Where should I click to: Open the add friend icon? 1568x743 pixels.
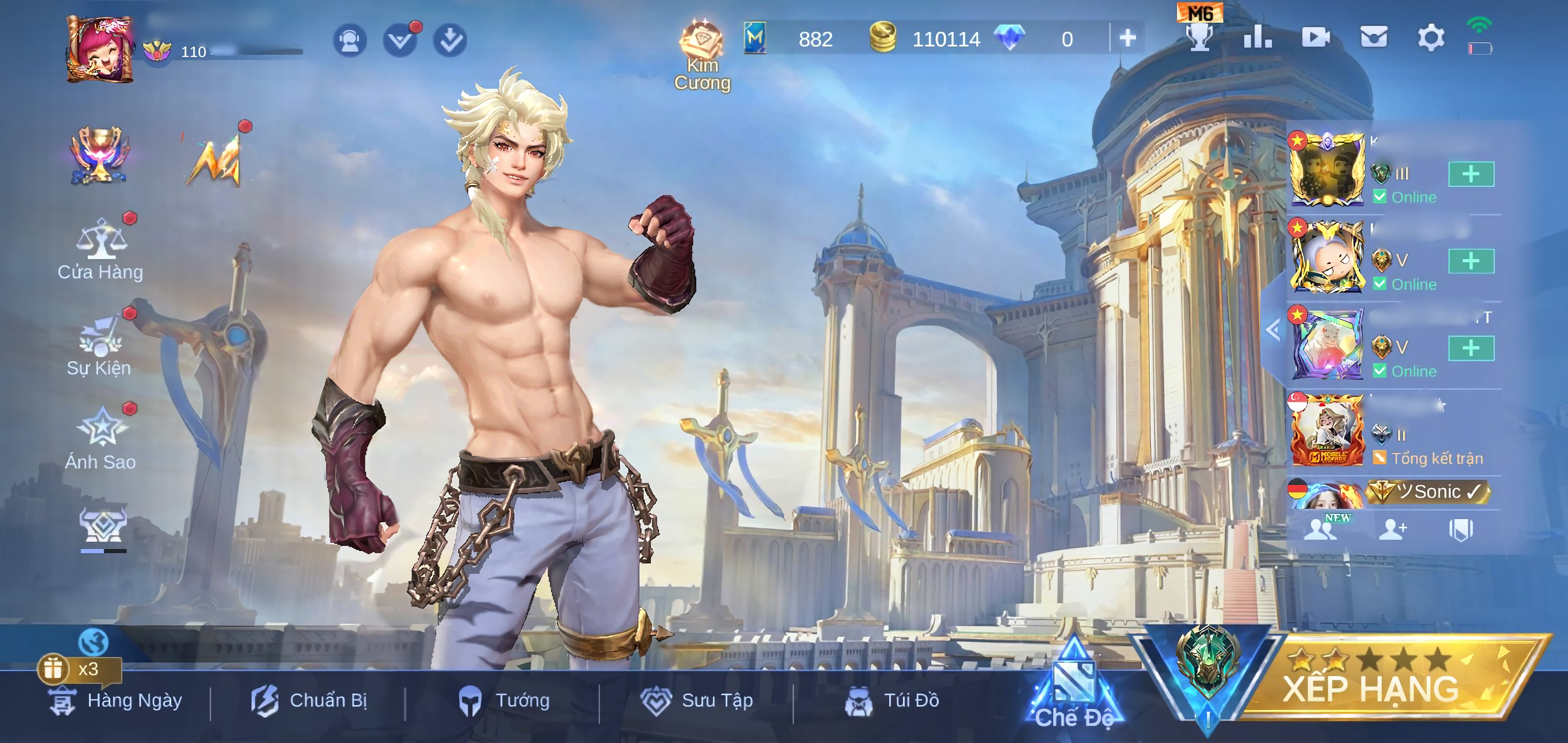[1392, 529]
